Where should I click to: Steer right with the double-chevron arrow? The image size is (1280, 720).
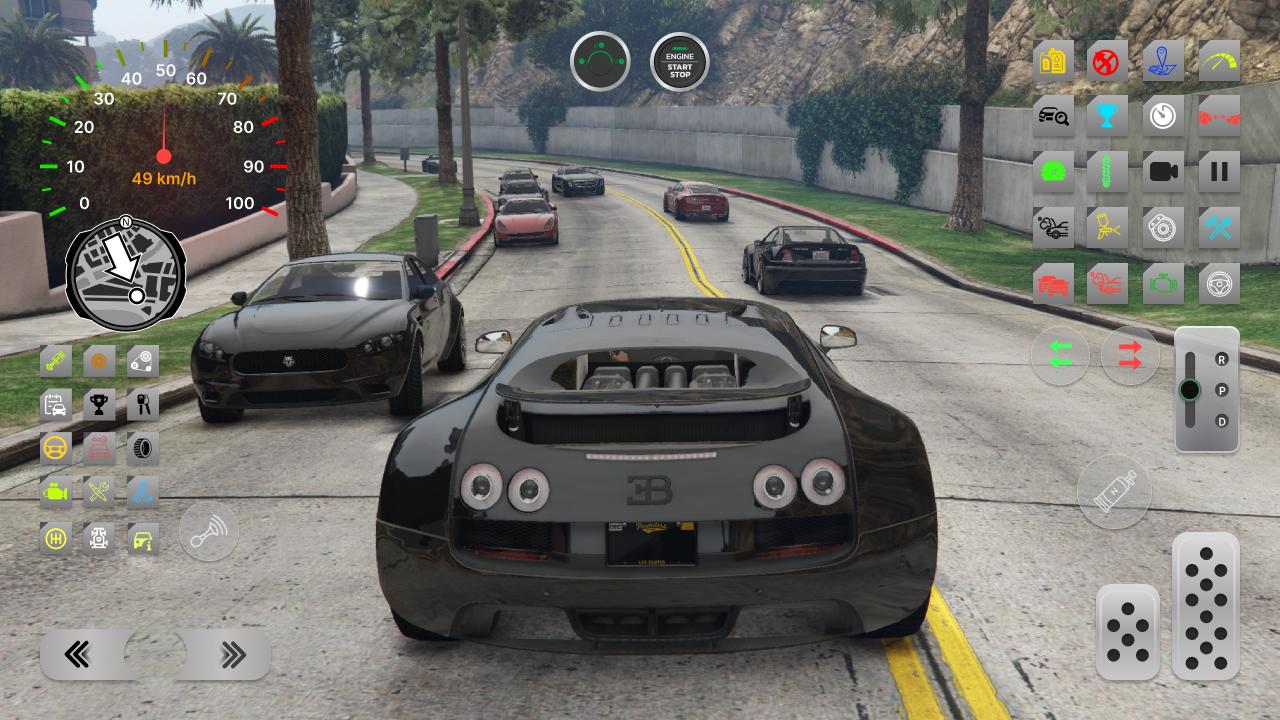click(x=232, y=655)
